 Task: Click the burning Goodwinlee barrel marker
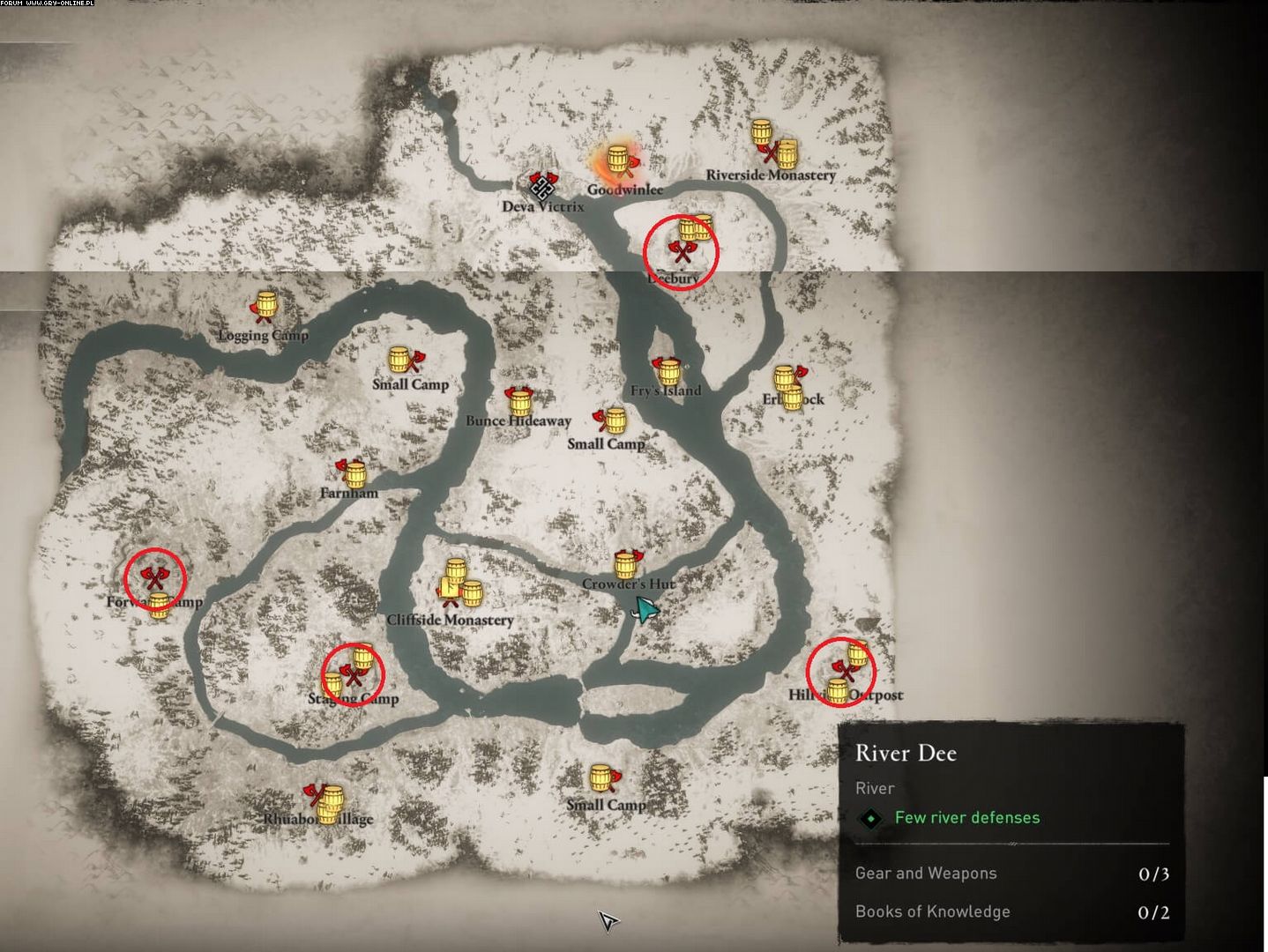tap(618, 161)
